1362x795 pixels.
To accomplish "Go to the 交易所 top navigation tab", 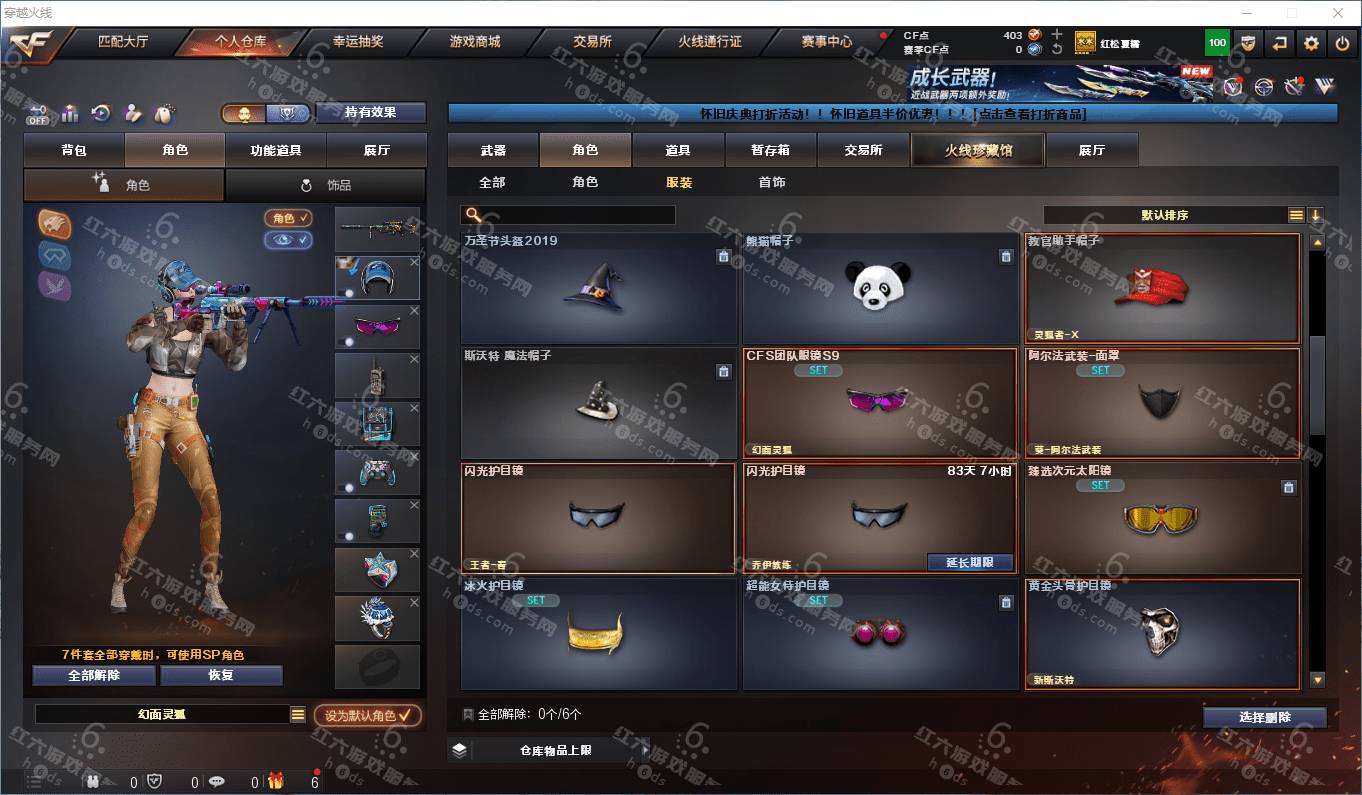I will pos(592,42).
